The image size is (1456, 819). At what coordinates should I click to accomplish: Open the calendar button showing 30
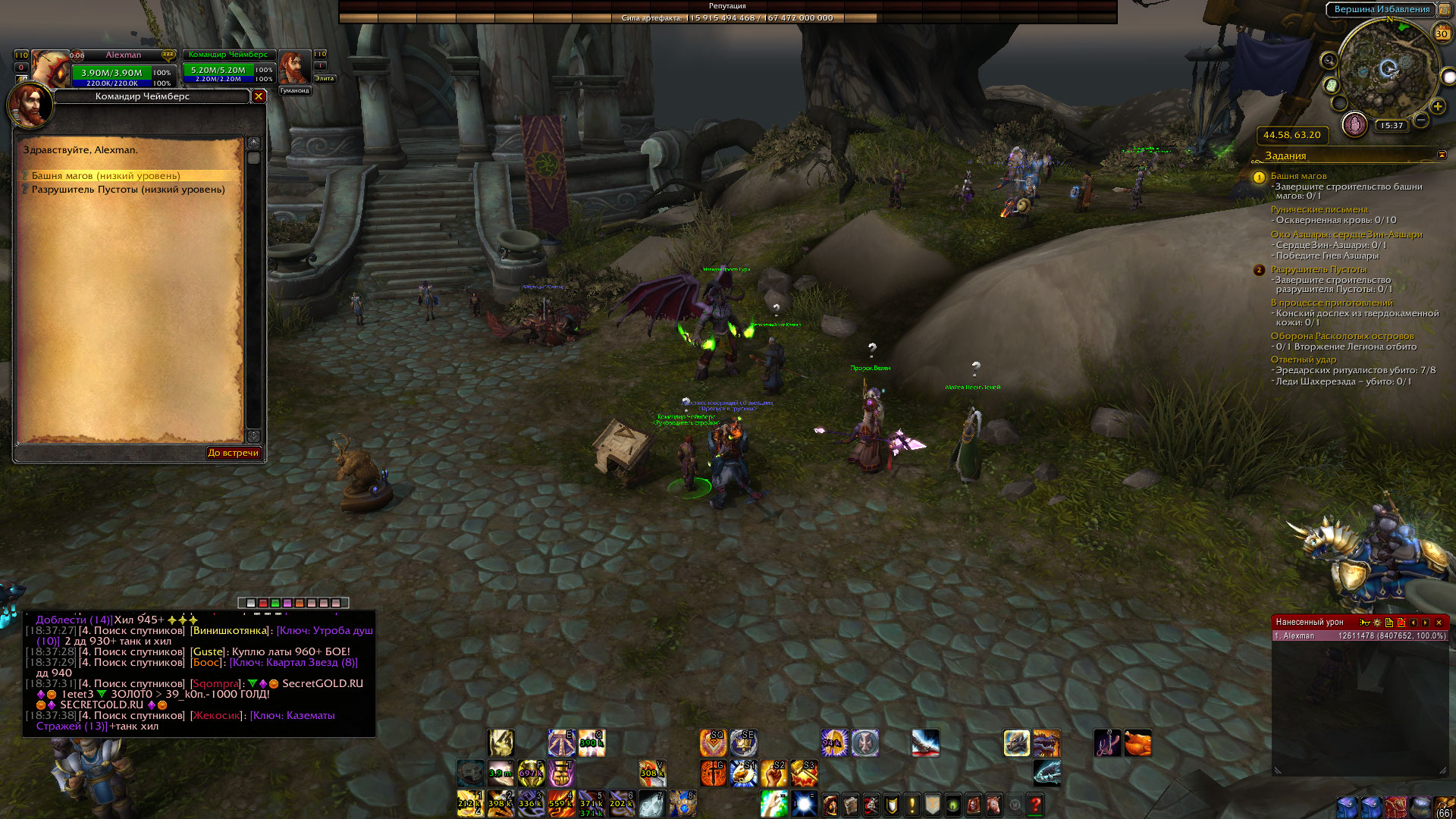point(1441,33)
